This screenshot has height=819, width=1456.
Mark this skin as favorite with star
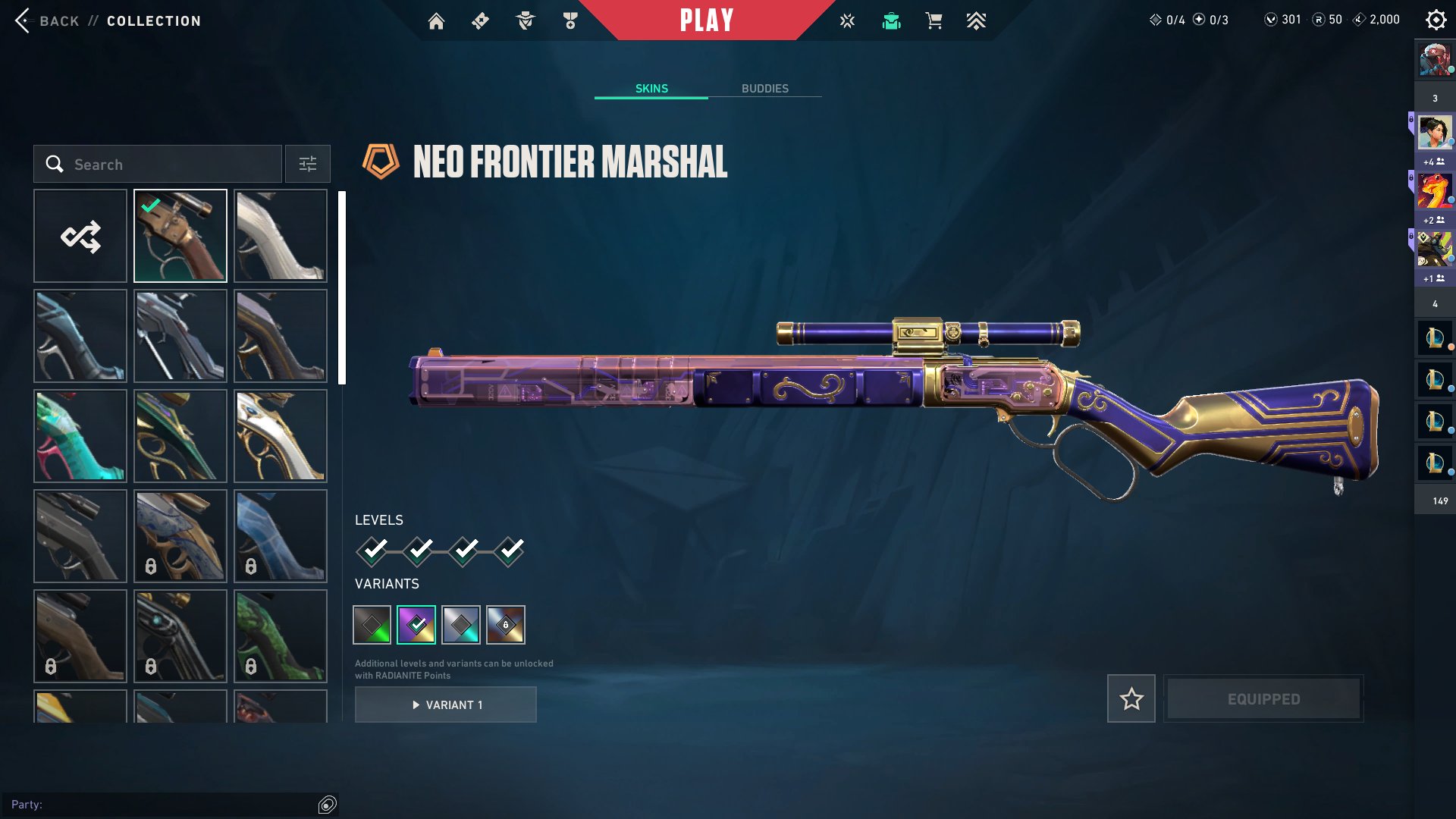point(1131,698)
